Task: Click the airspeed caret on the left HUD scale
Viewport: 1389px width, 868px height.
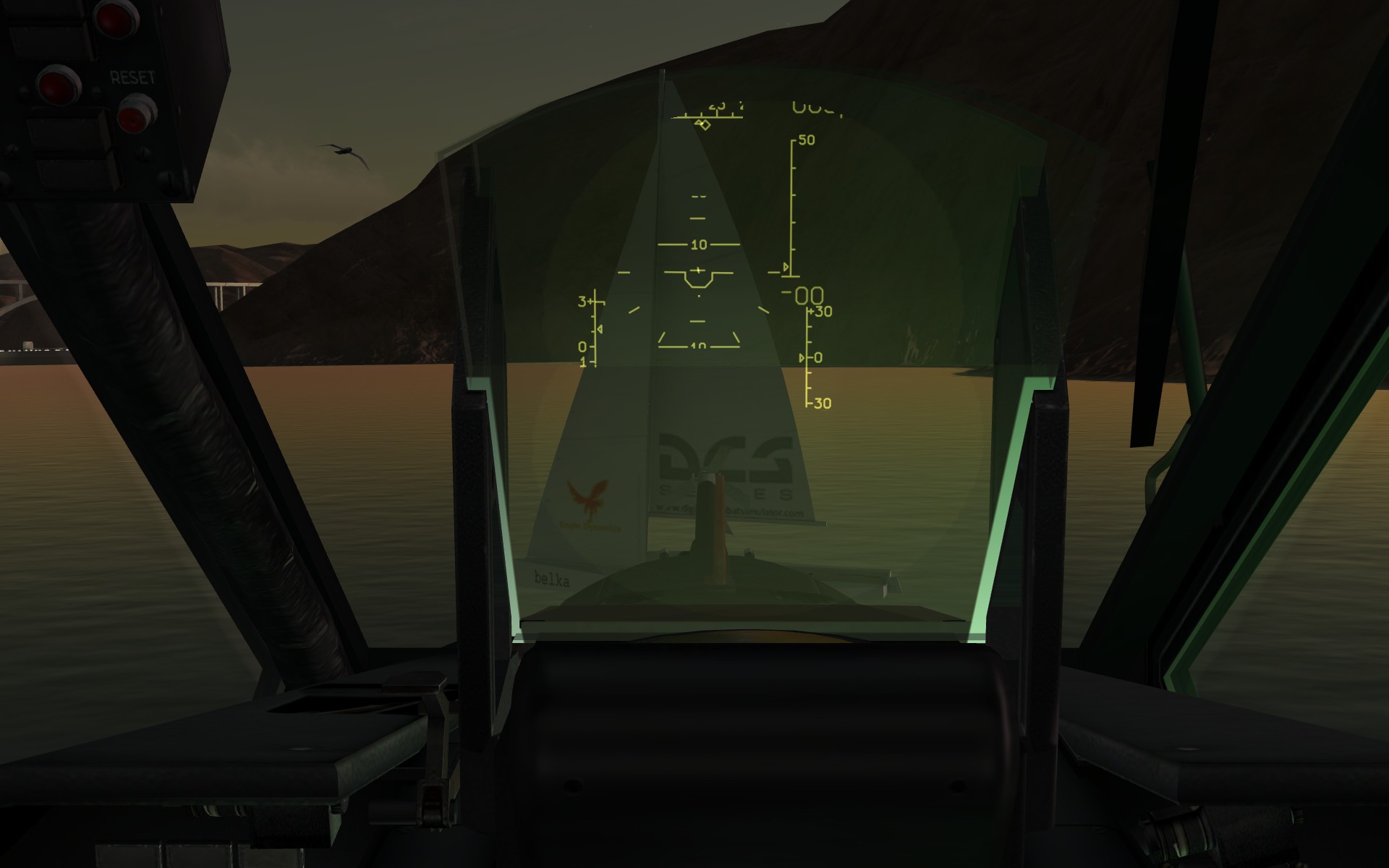Action: [x=599, y=330]
